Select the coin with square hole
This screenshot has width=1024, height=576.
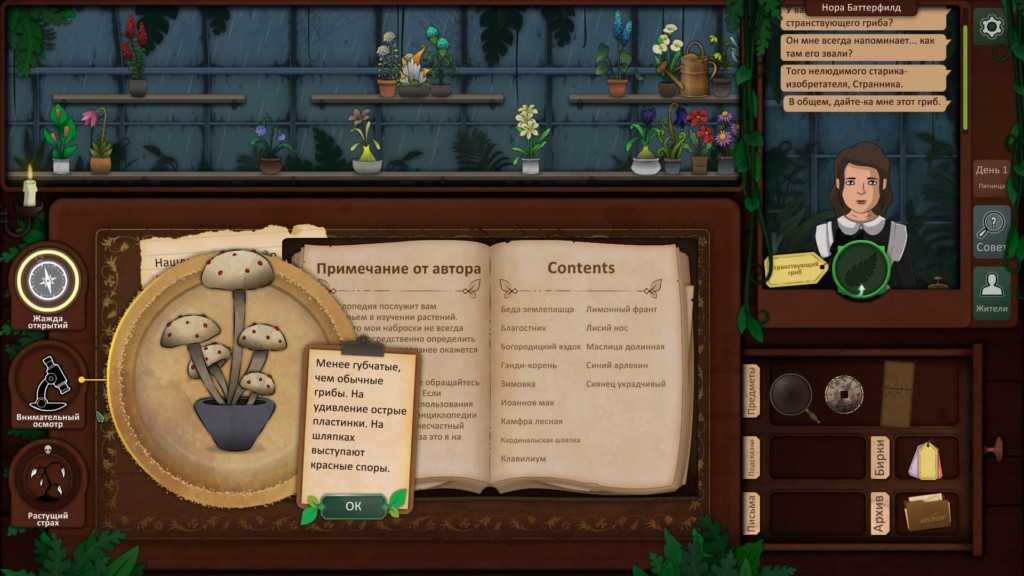click(843, 394)
